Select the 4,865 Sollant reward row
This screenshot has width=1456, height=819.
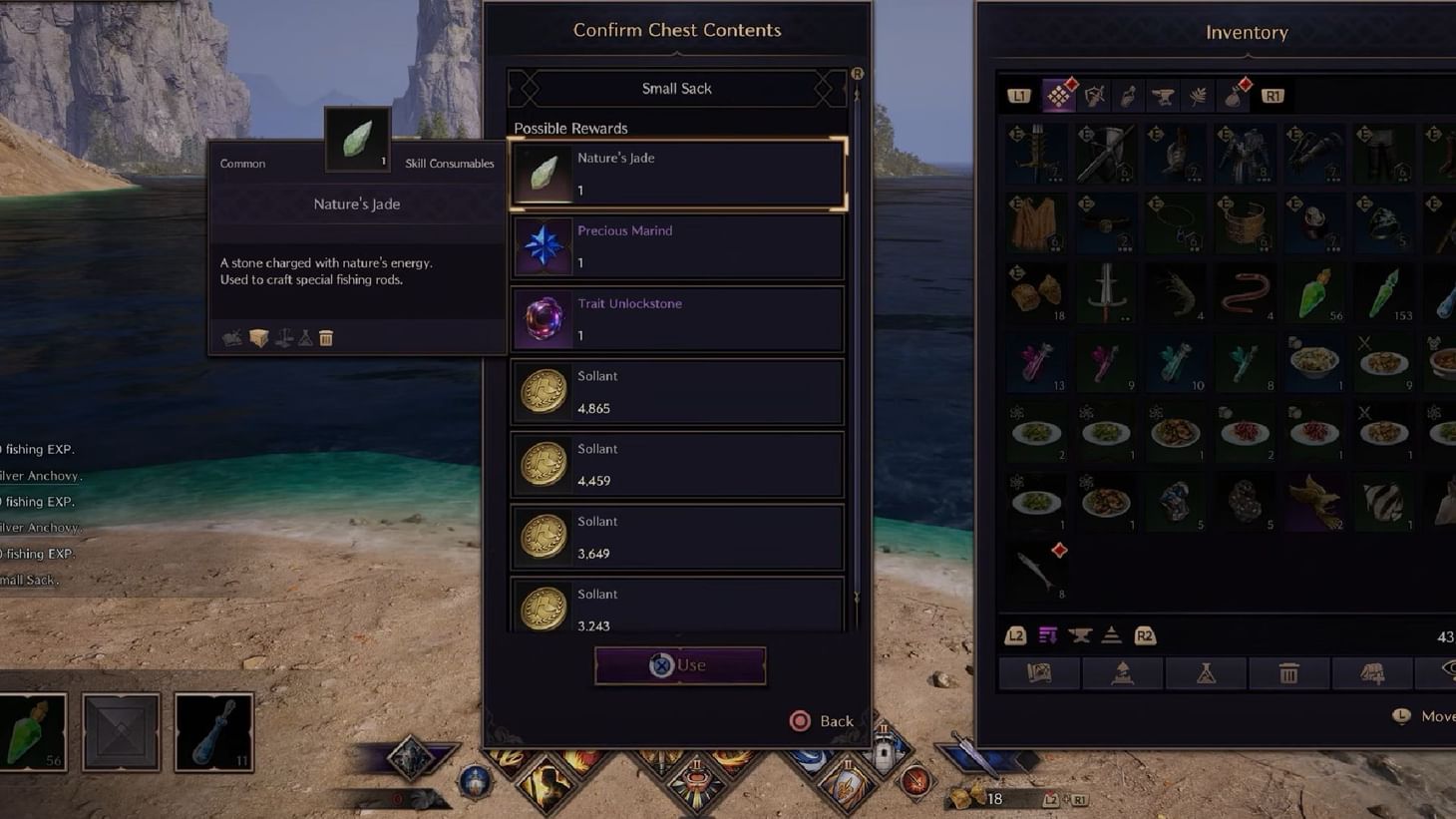point(678,392)
